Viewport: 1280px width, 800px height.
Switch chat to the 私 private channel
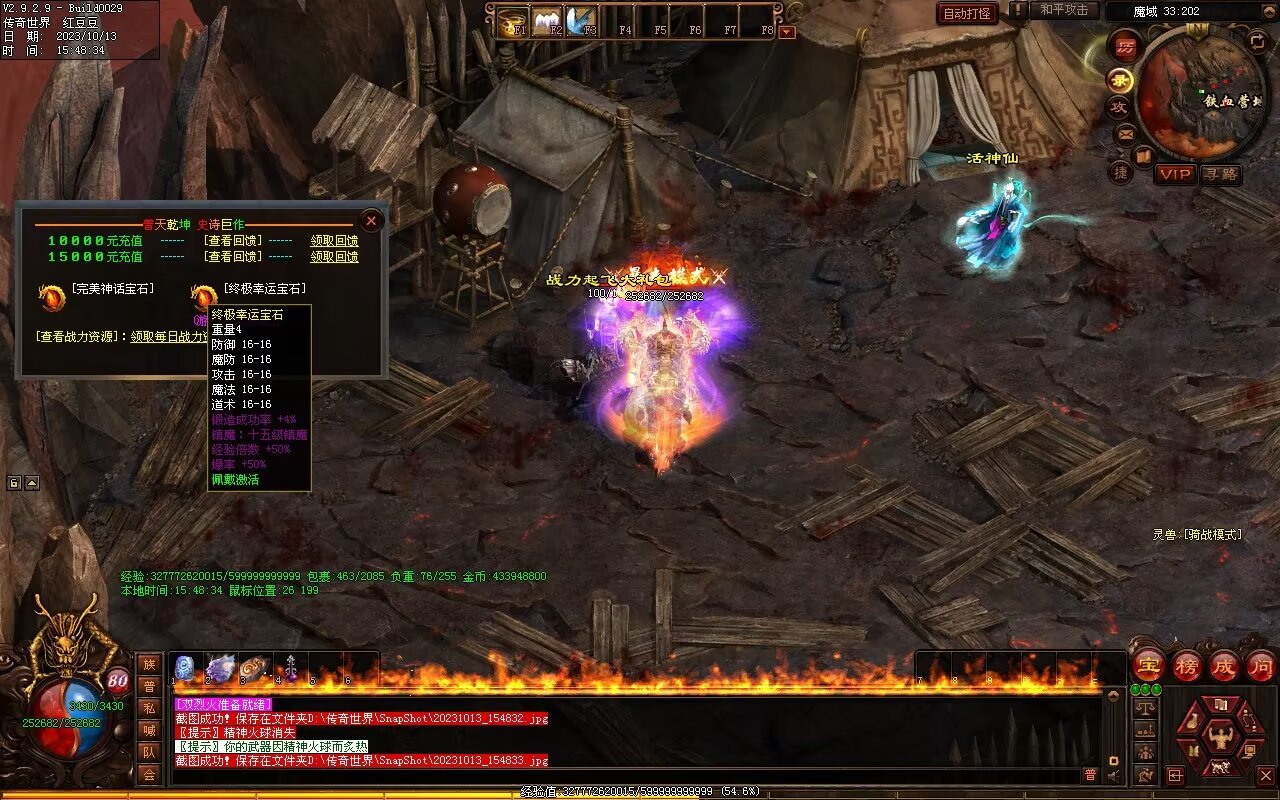click(149, 708)
